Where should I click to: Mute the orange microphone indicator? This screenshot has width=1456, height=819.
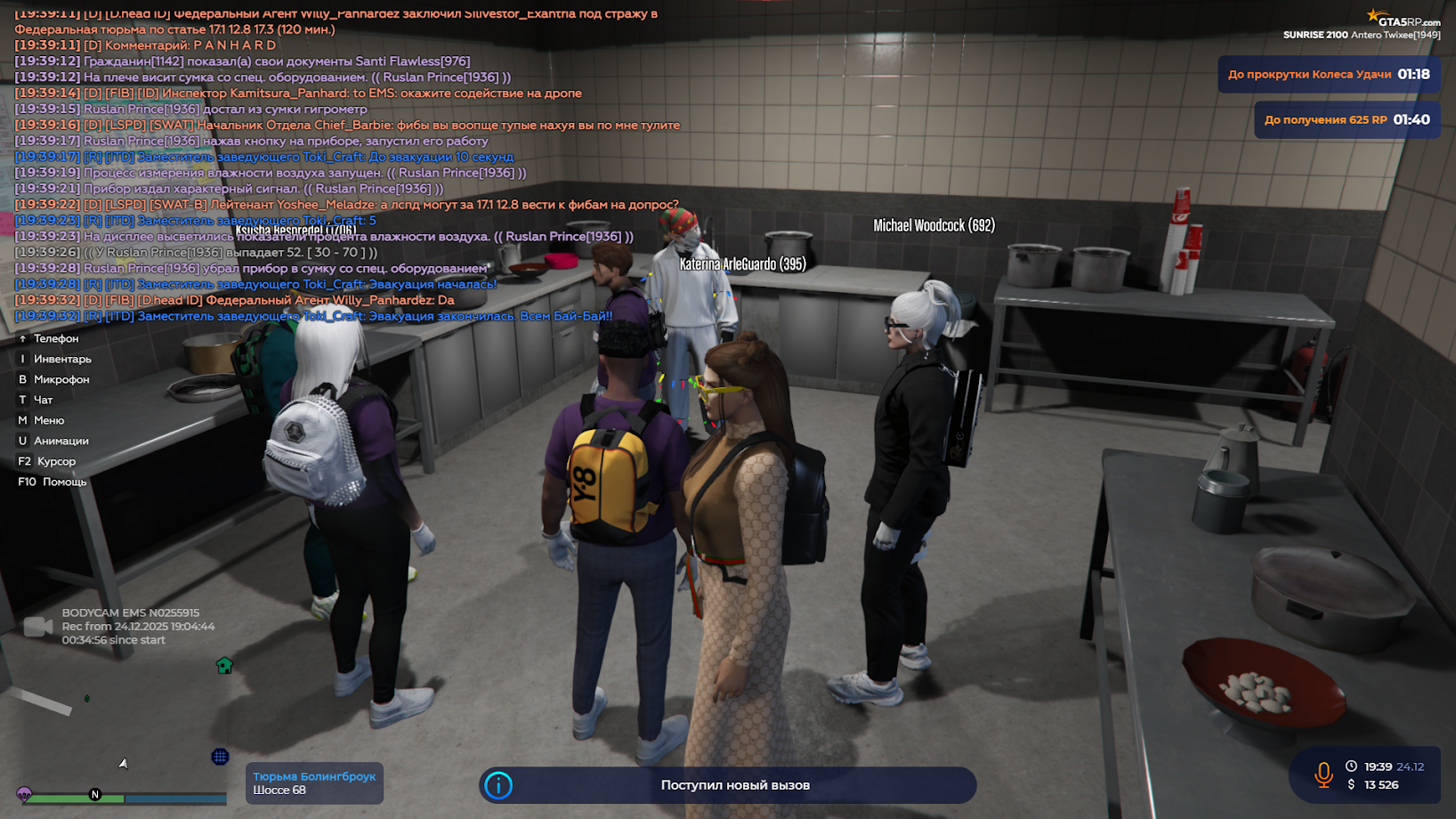pos(1323,774)
